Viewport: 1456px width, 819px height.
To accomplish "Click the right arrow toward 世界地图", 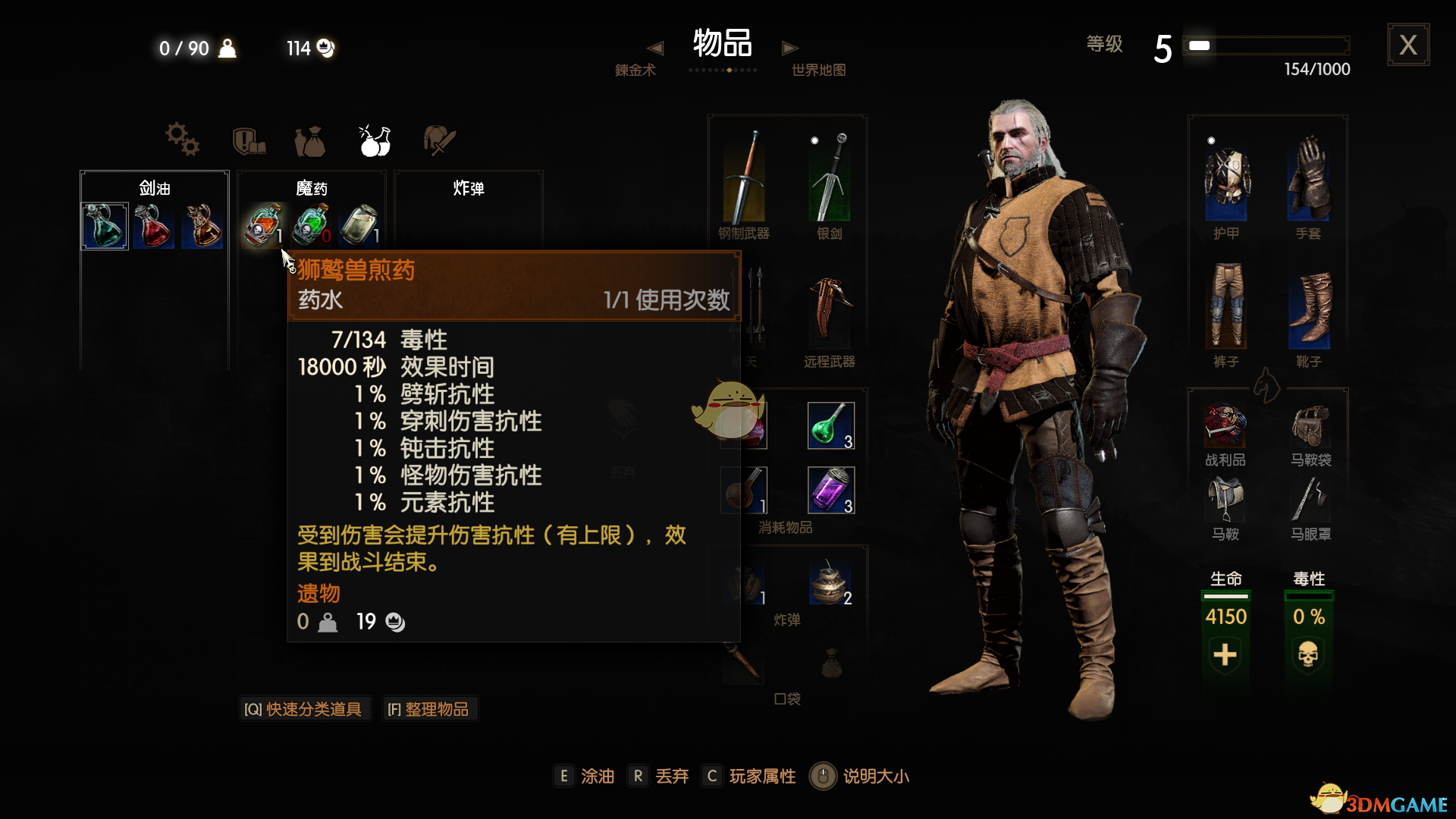I will pos(789,47).
